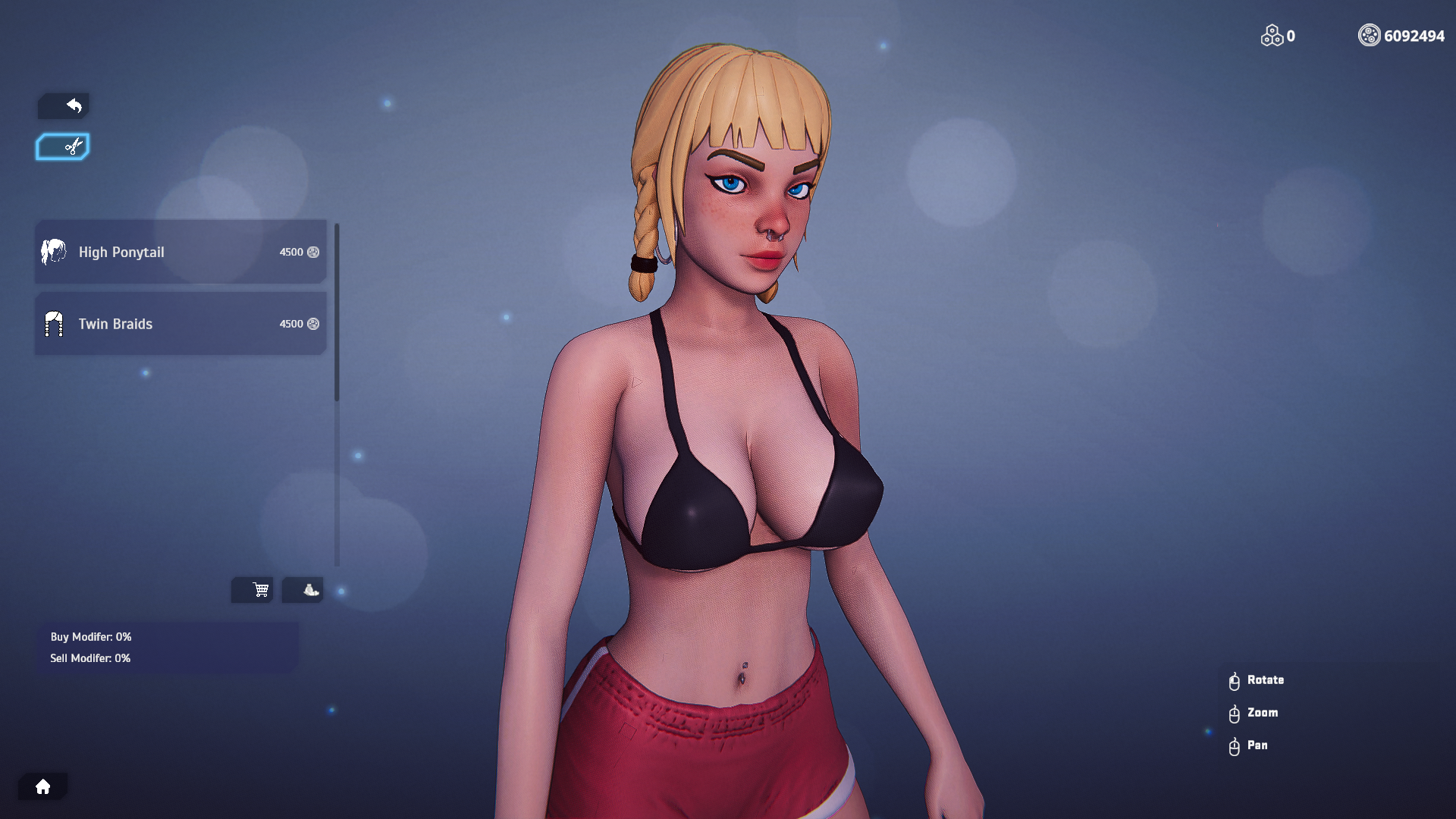Click the currency icon next to High Ponytail price

pyautogui.click(x=314, y=253)
